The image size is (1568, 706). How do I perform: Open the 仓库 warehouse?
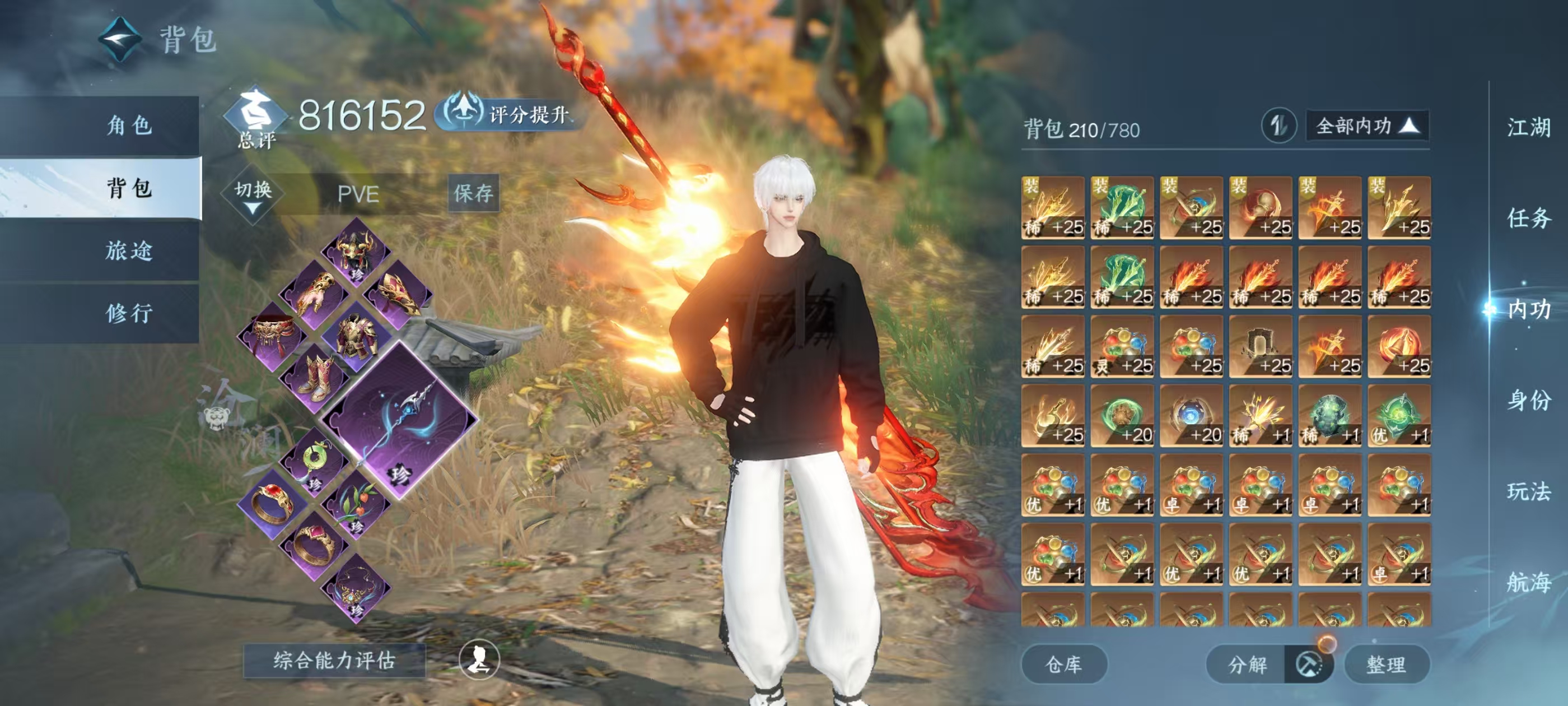1063,665
